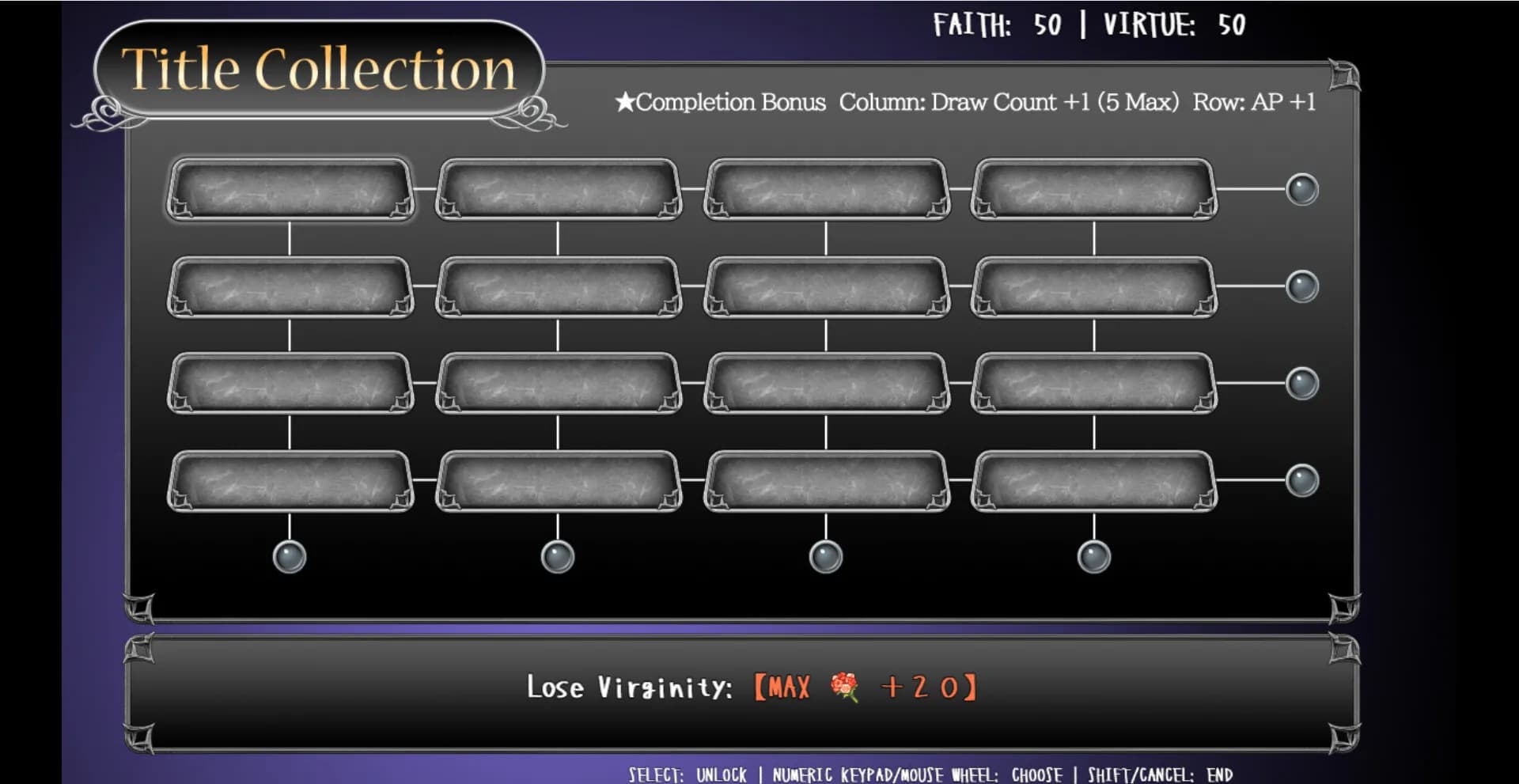The height and width of the screenshot is (784, 1519).
Task: Click the FAITH: 50 counter
Action: pos(998,25)
